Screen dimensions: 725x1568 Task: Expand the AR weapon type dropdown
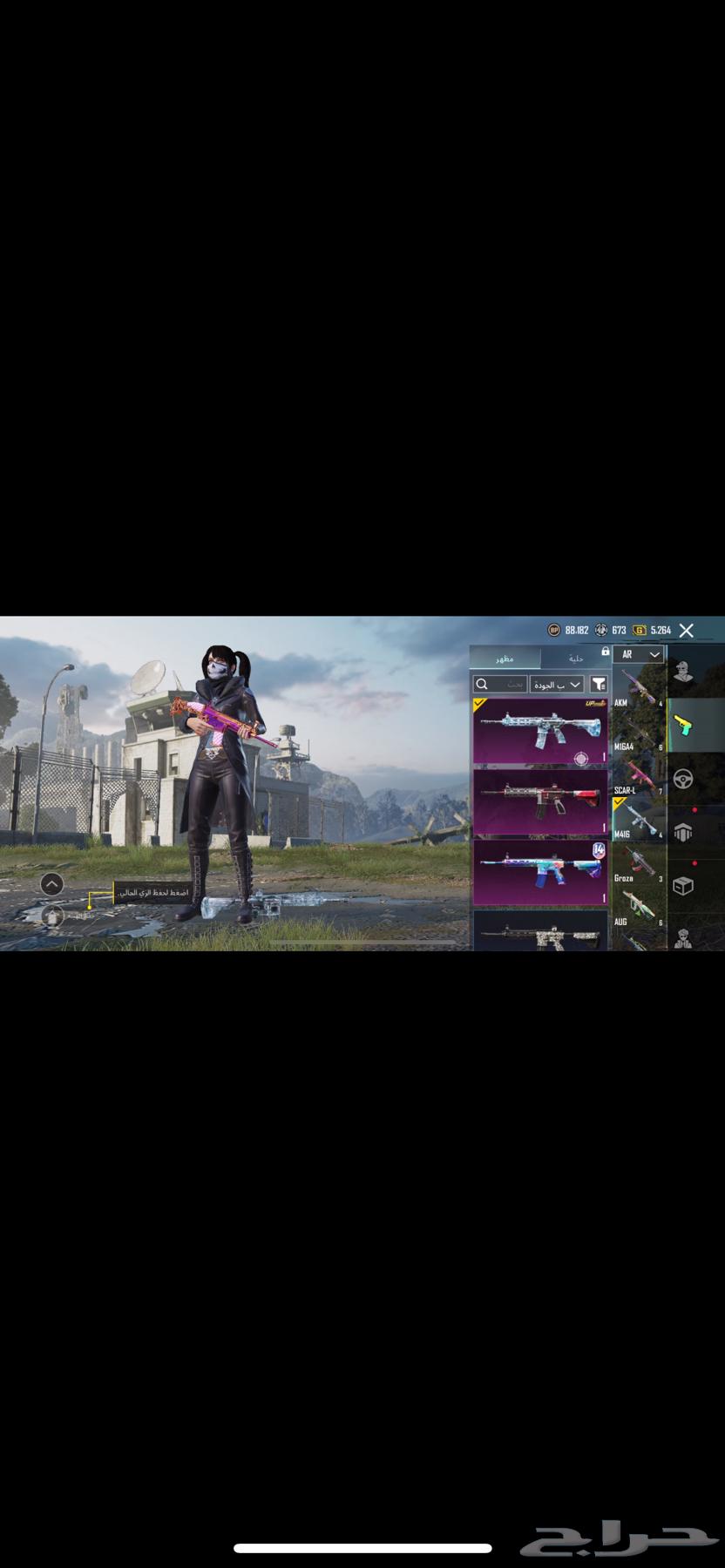pyautogui.click(x=638, y=654)
